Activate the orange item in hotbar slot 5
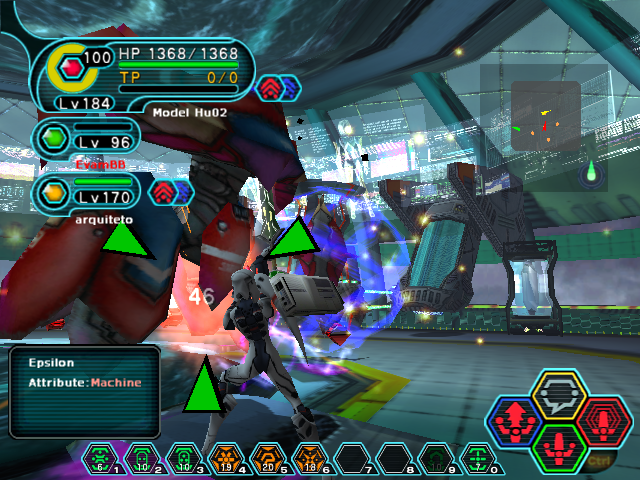Screen dimensions: 640x480 (268, 459)
